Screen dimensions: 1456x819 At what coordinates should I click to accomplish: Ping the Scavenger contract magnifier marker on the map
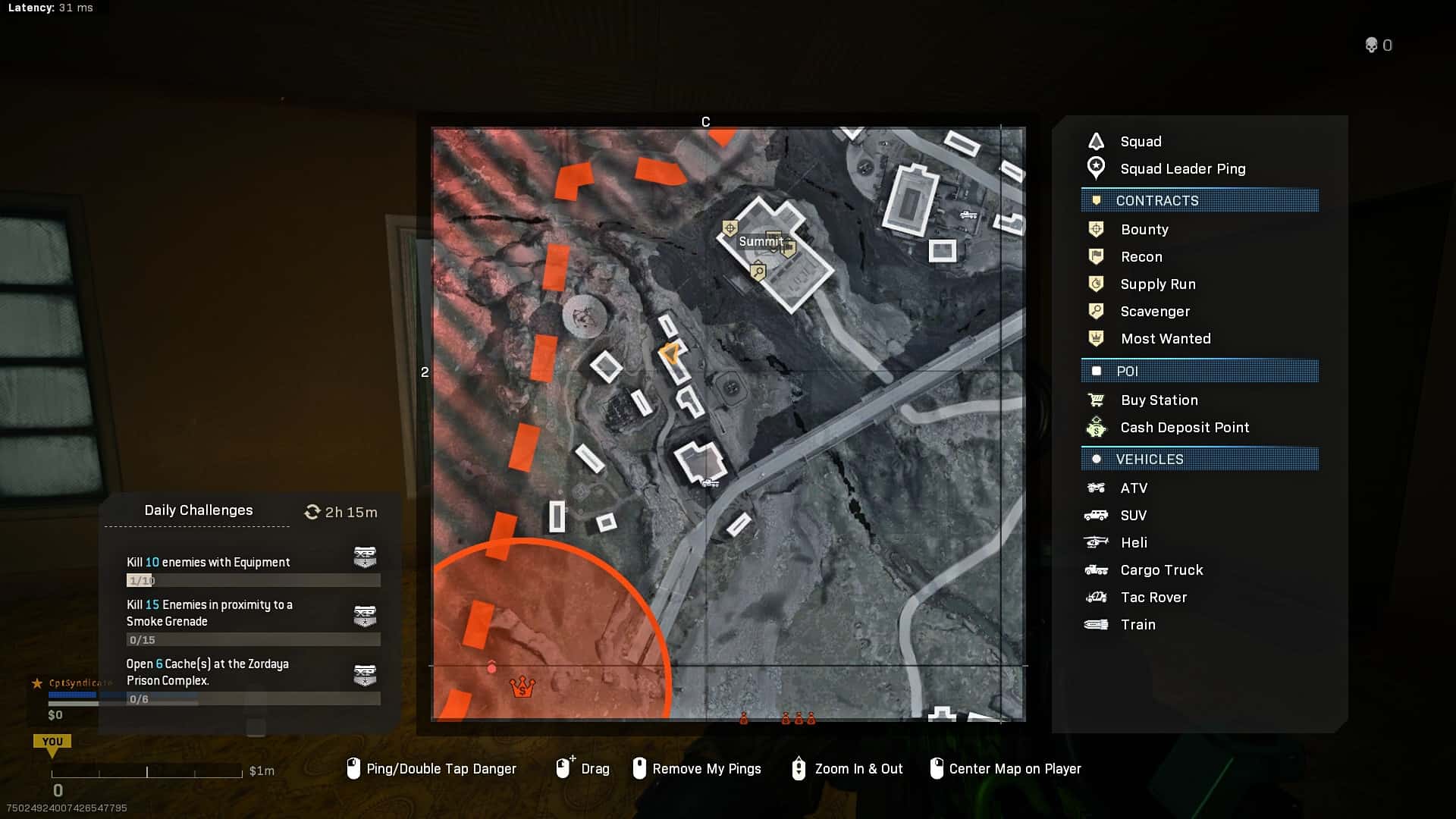click(x=758, y=271)
